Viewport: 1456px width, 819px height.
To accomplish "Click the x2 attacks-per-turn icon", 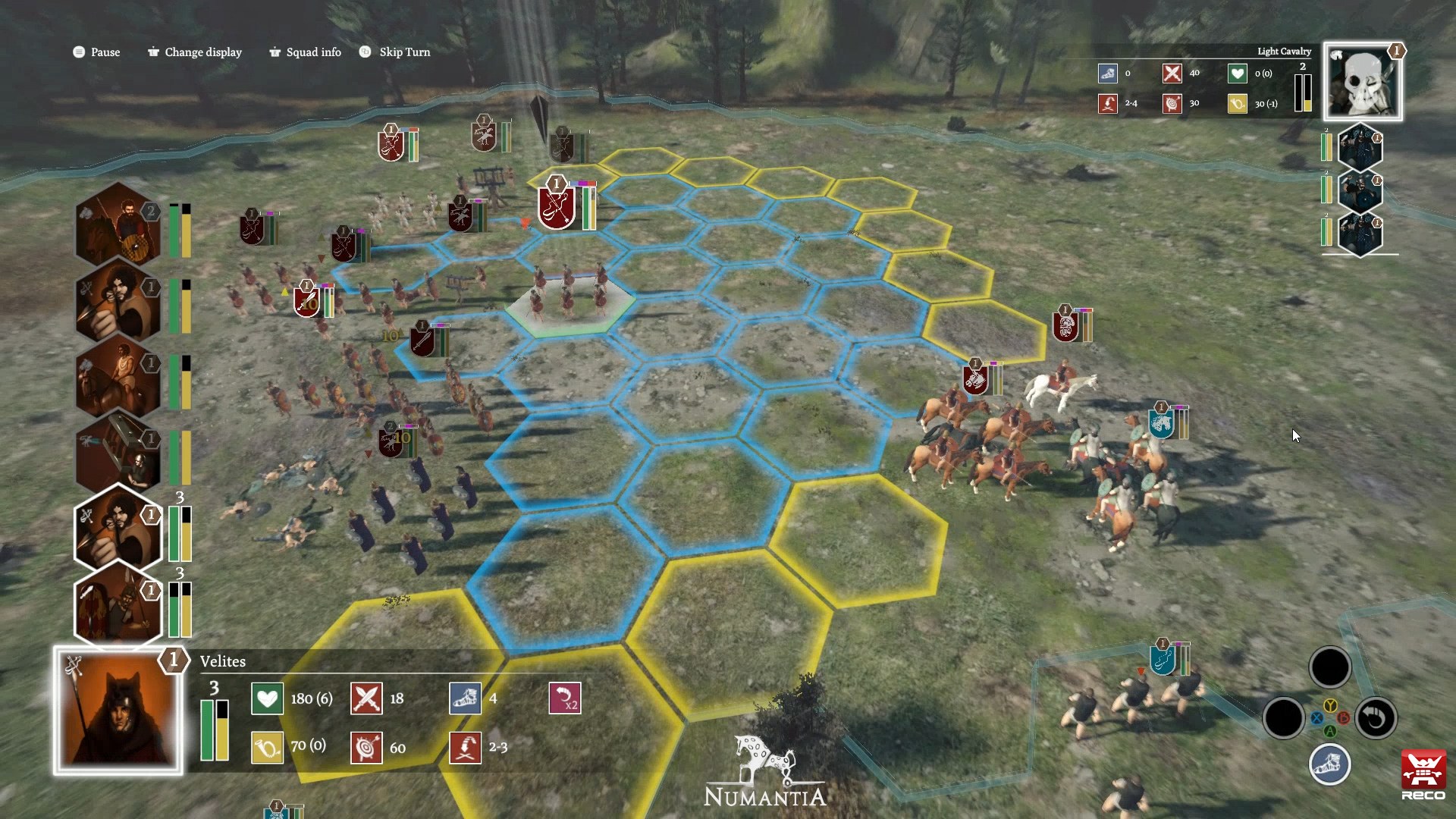I will coord(564,698).
